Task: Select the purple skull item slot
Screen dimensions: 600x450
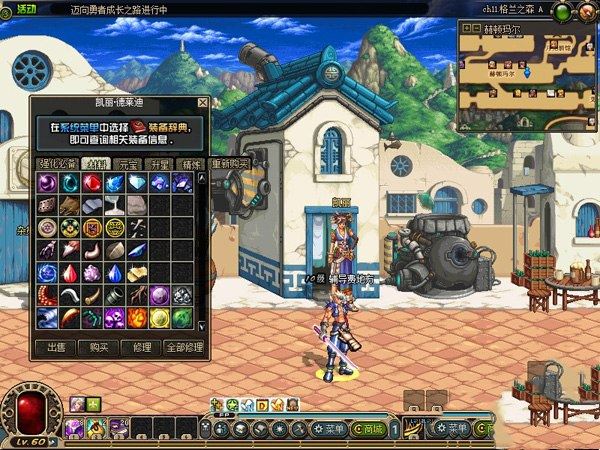Action: click(x=114, y=317)
